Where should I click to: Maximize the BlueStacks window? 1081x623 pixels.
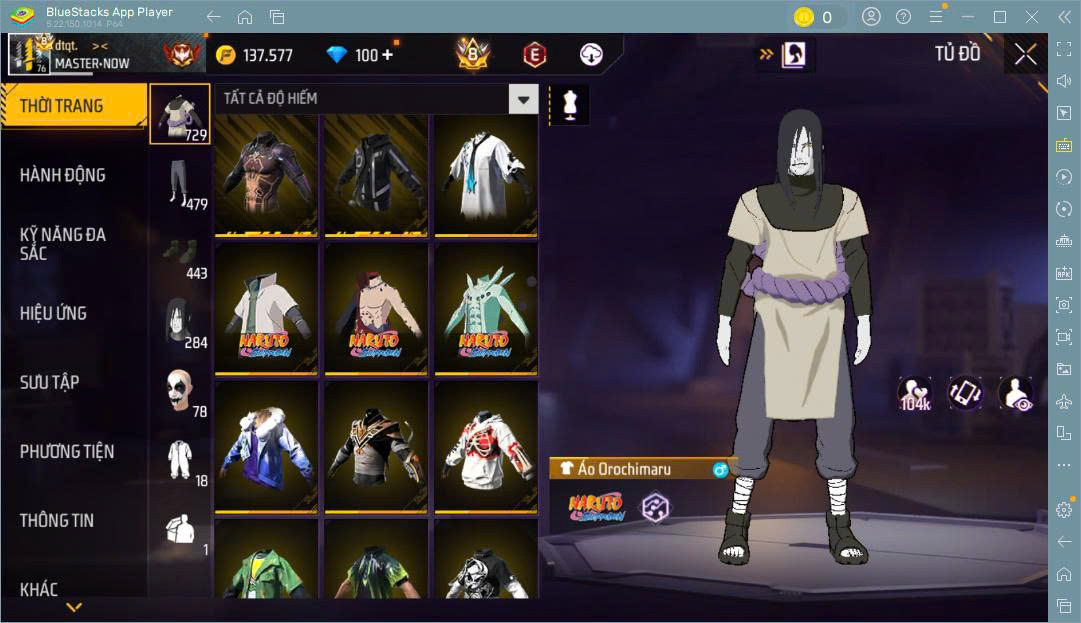pyautogui.click(x=1000, y=16)
